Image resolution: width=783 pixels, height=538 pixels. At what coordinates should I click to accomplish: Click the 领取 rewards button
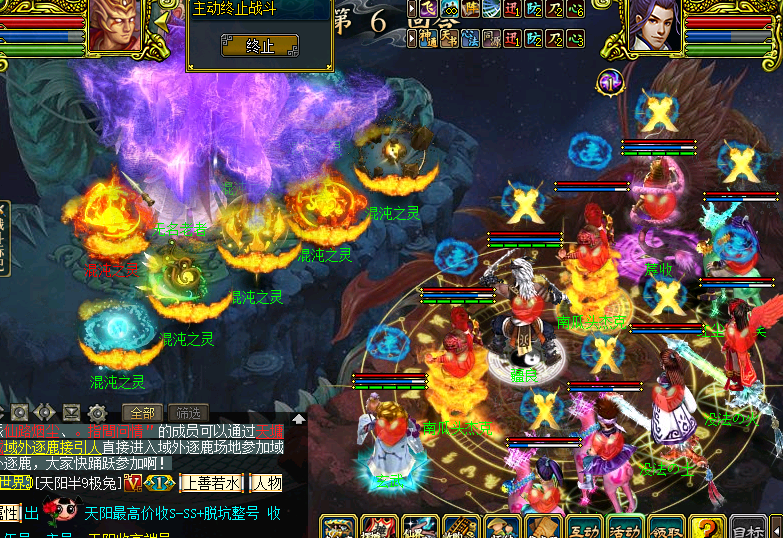point(664,526)
